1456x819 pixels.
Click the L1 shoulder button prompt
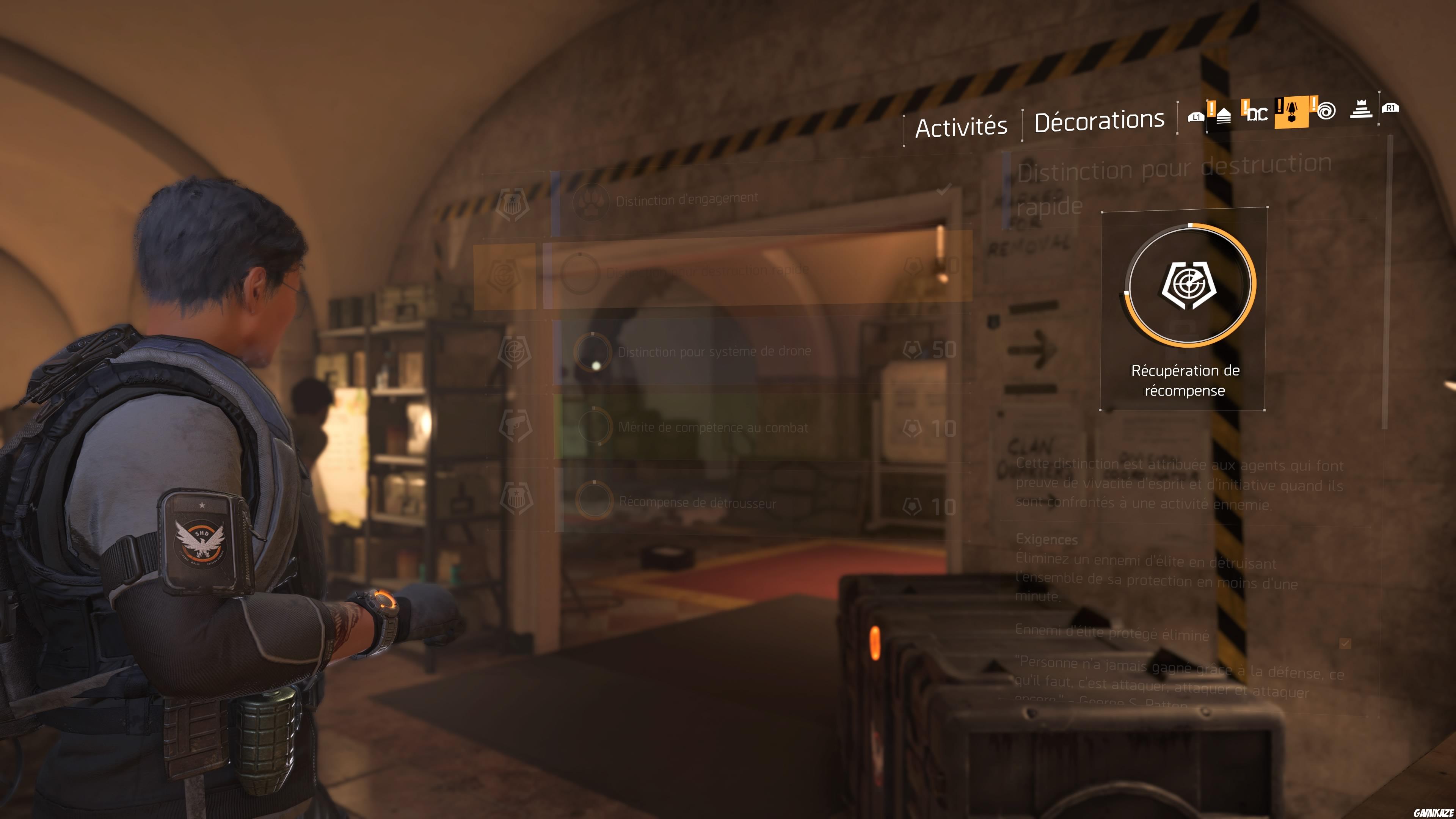(1197, 116)
